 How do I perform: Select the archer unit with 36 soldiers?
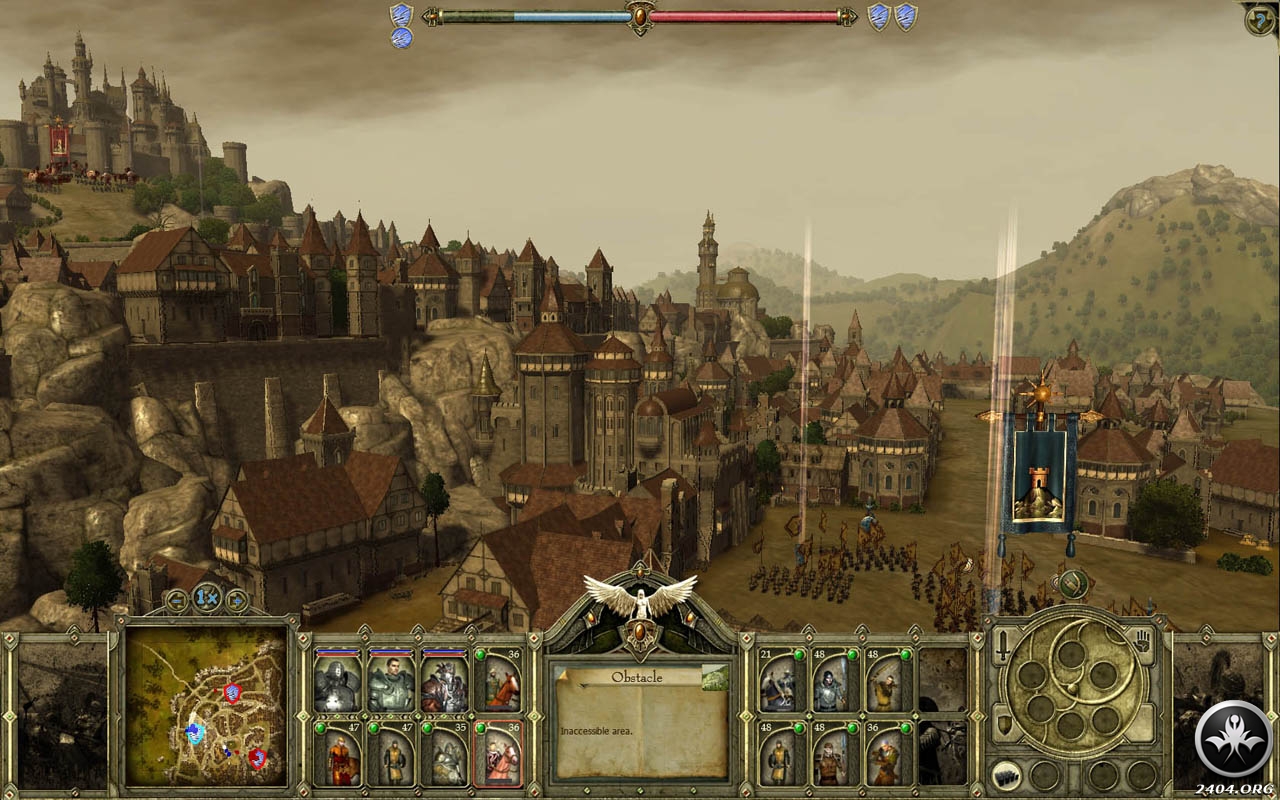click(887, 753)
